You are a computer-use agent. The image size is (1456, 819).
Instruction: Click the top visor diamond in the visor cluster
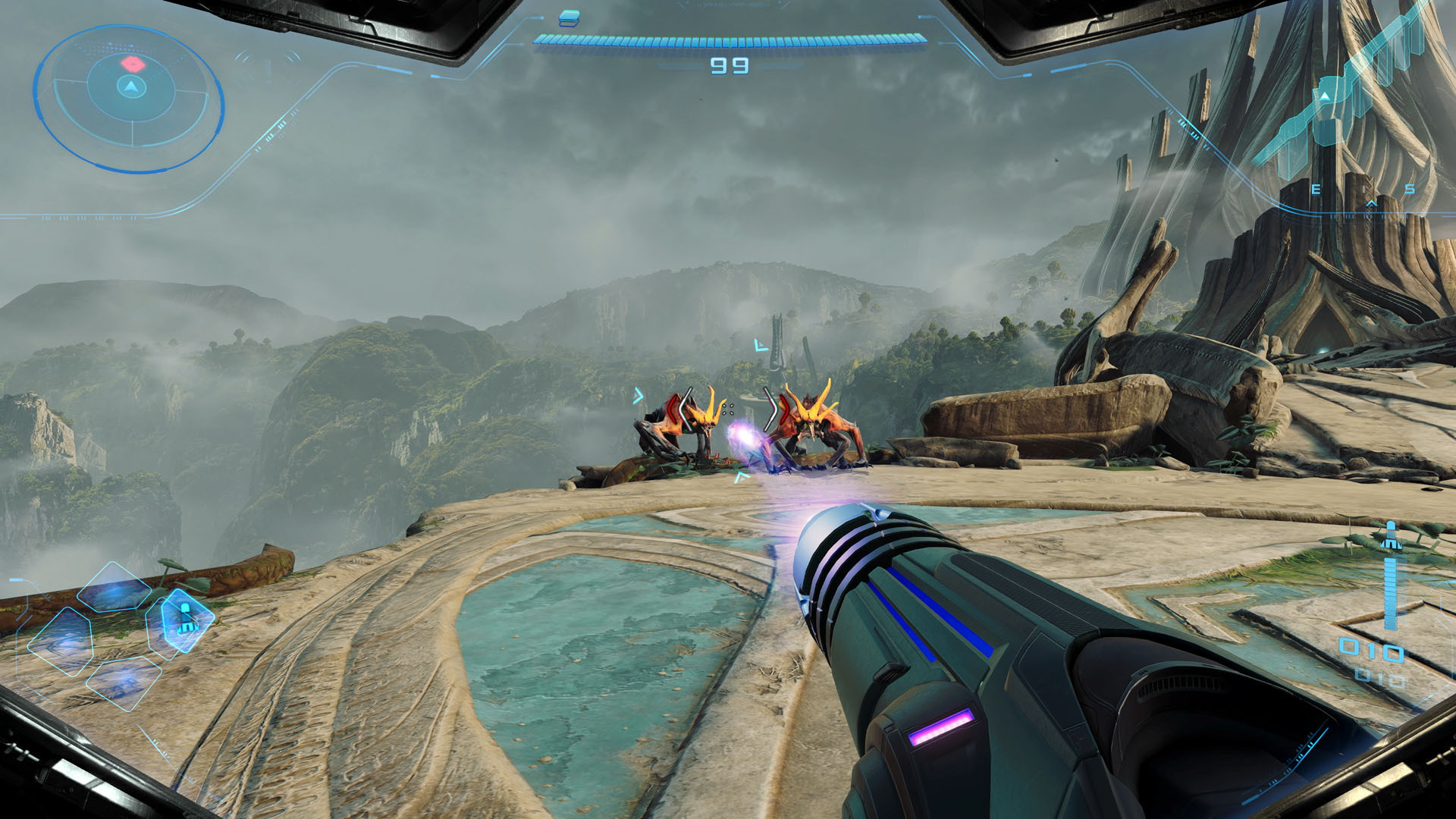[114, 588]
